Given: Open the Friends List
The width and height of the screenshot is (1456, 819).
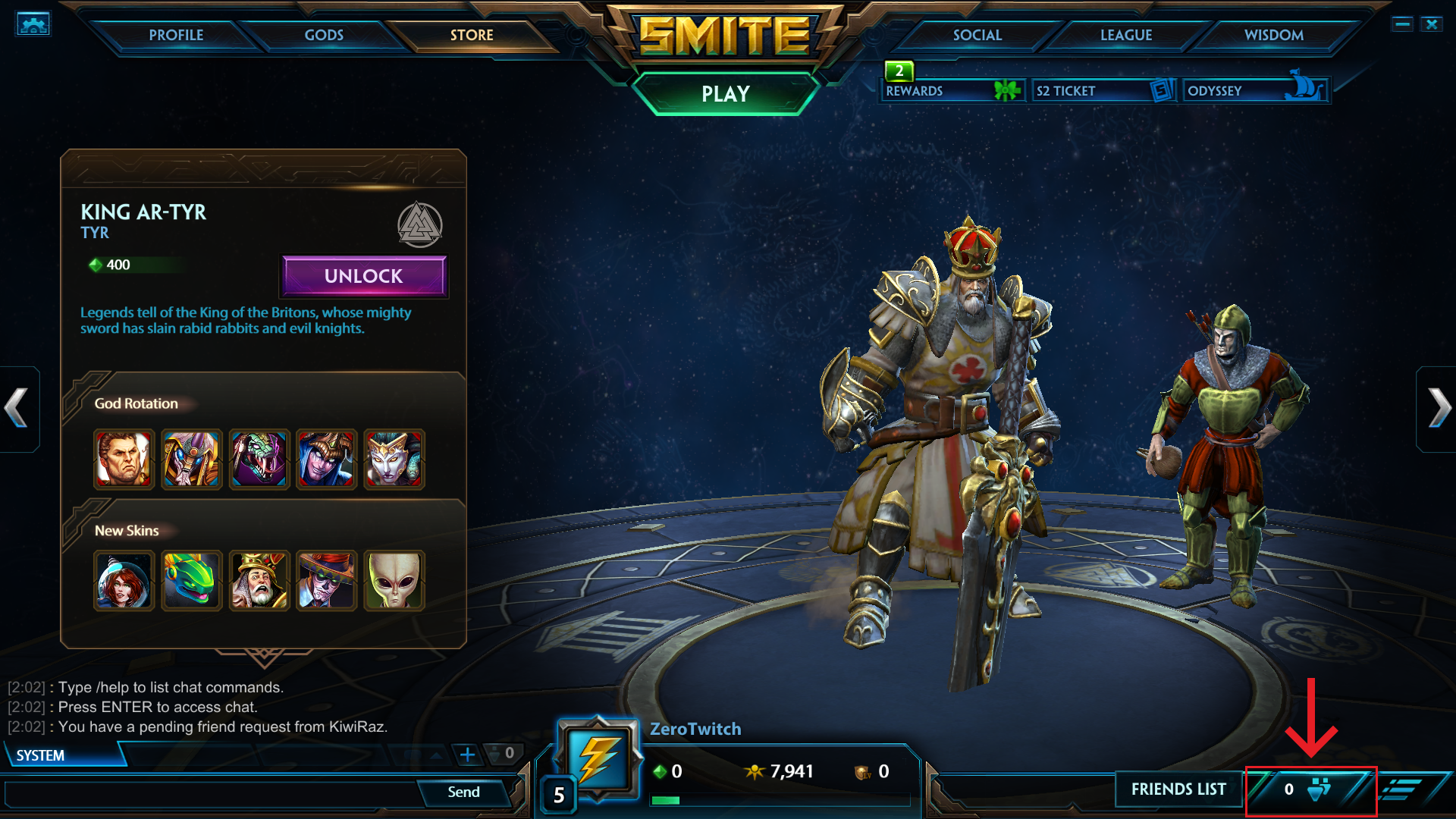Looking at the screenshot, I should coord(1178,789).
